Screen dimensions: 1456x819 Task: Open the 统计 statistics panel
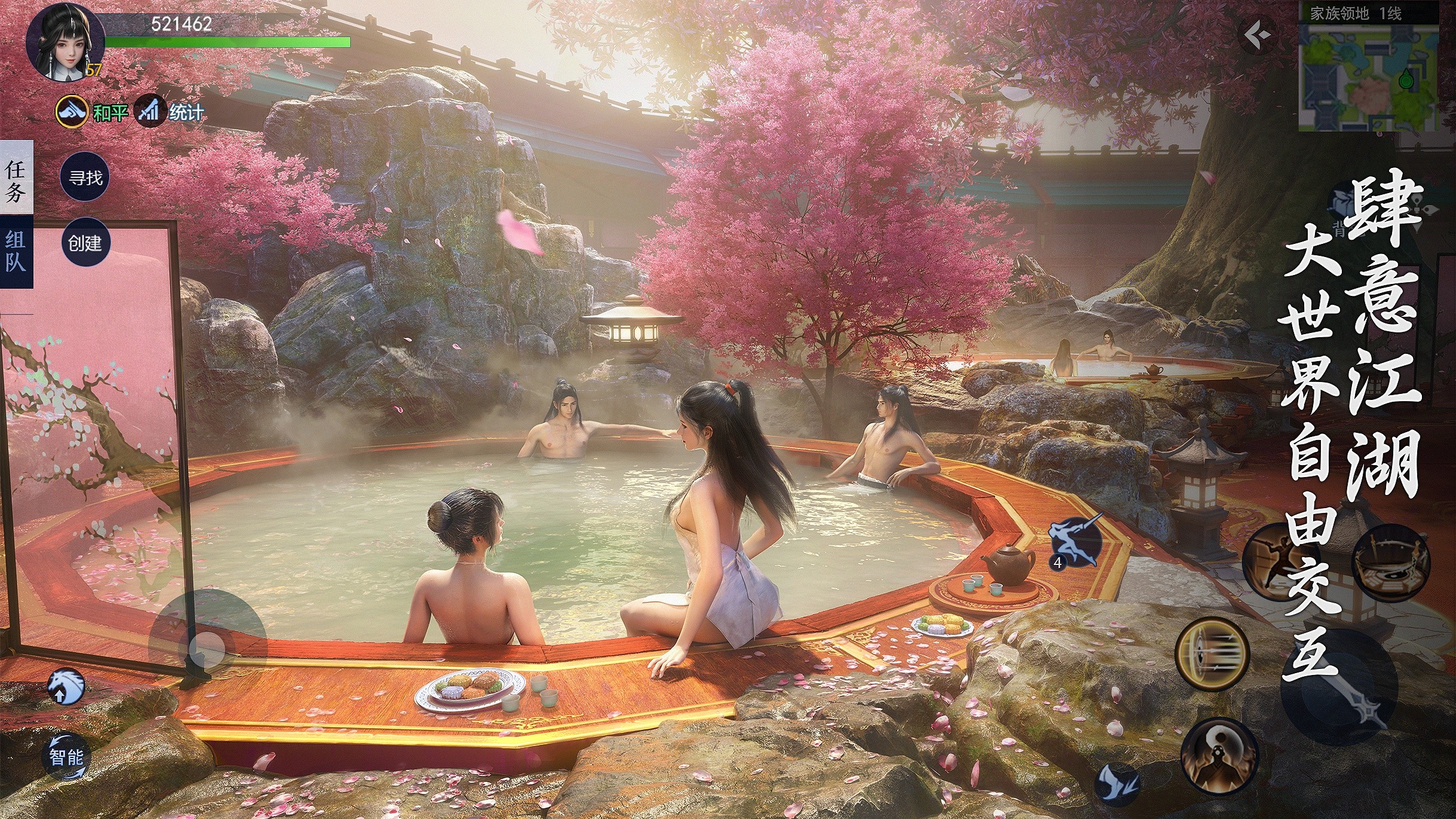click(x=149, y=111)
